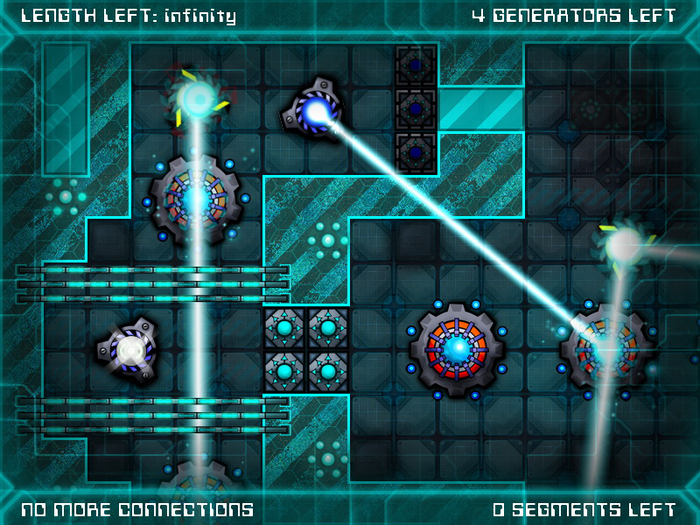This screenshot has height=525, width=700.
Task: Pick the unlit red-ringed gear generator
Action: tap(456, 349)
